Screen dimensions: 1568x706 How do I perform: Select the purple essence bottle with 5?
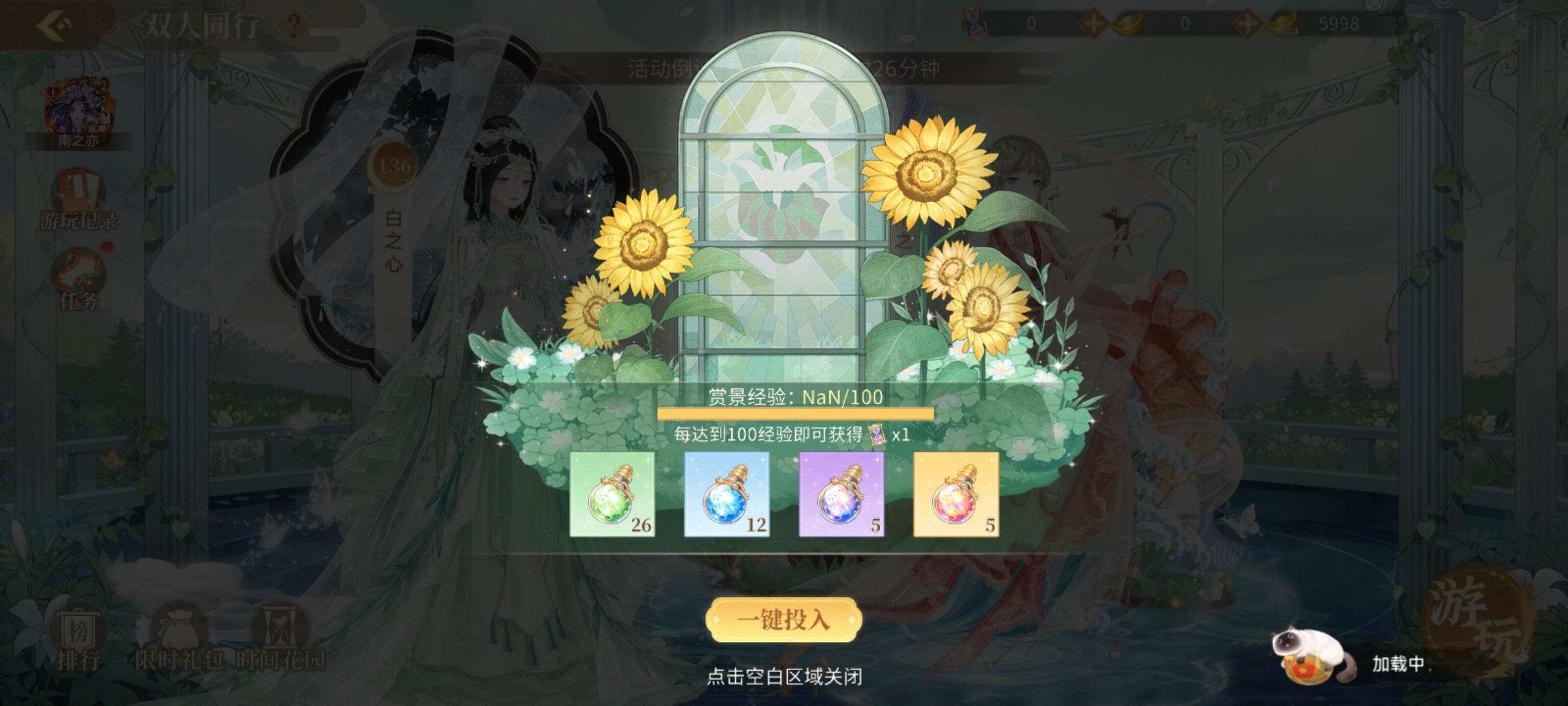click(x=841, y=494)
